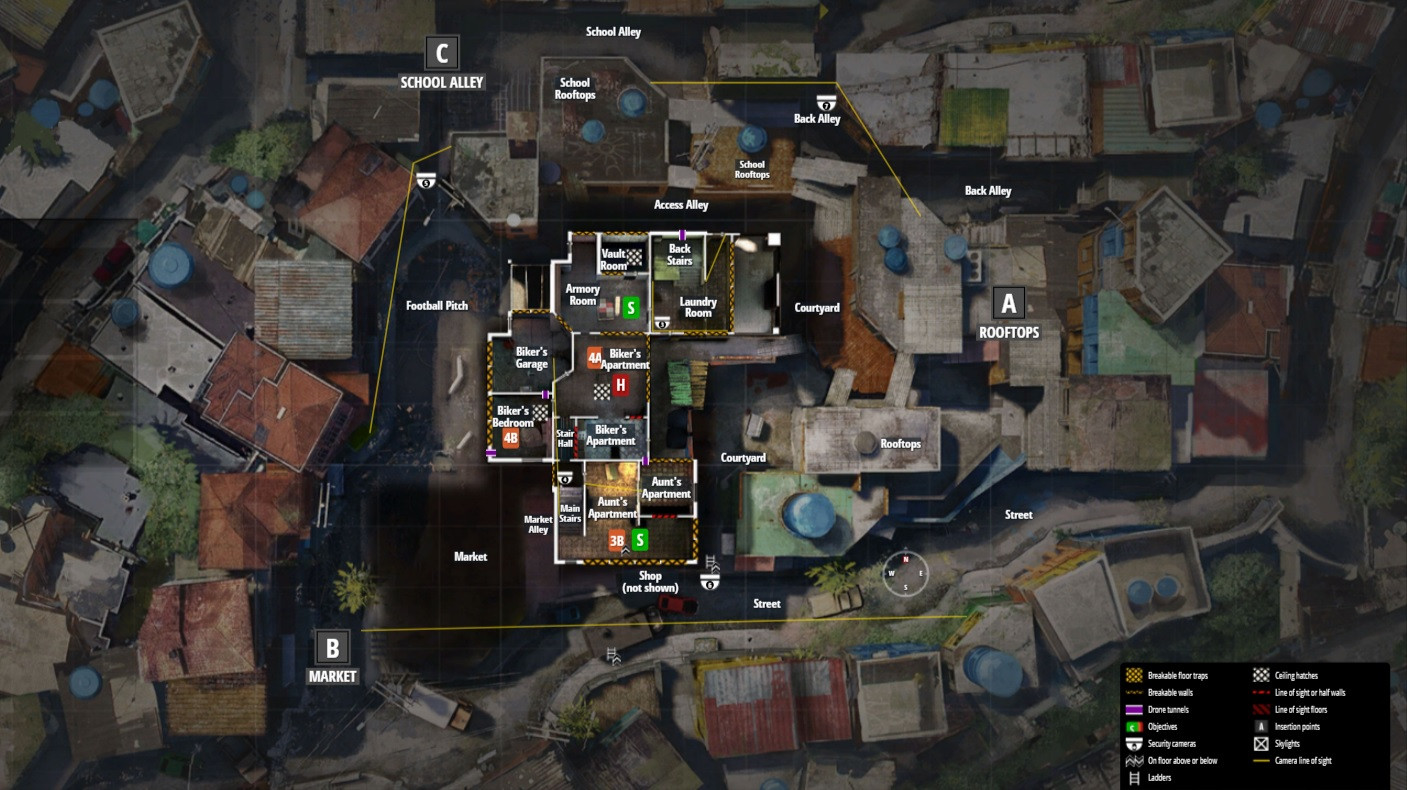The image size is (1407, 790).
Task: Choose the B Market insertion point
Action: pos(332,647)
